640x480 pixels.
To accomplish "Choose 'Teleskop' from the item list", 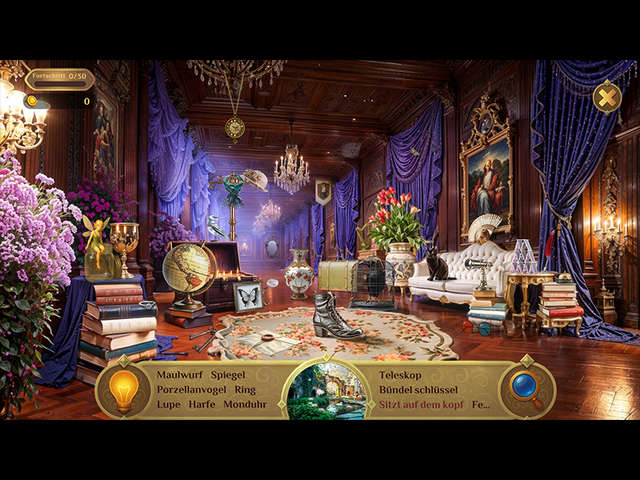I will click(402, 374).
